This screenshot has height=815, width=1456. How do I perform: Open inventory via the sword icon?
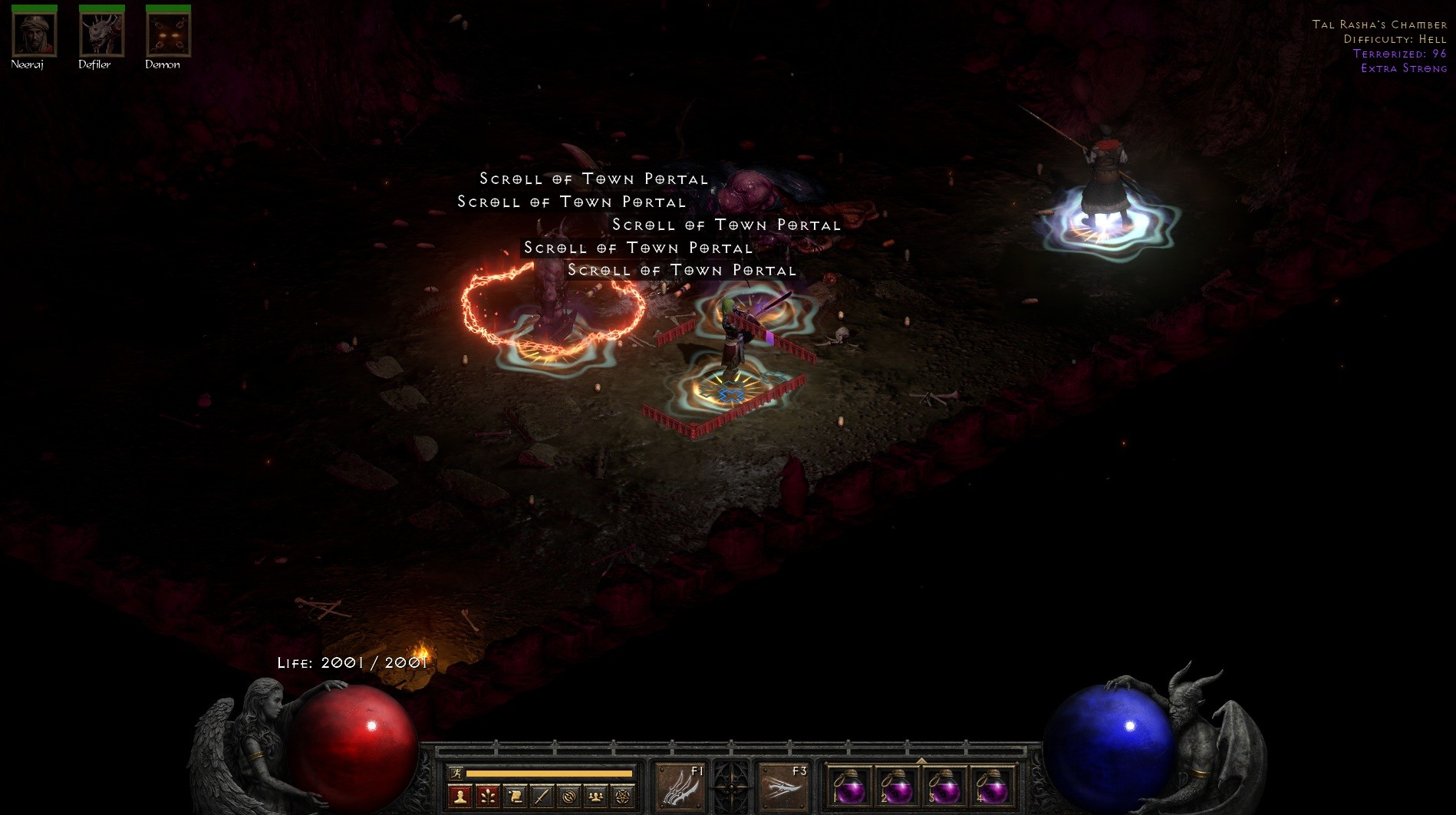tap(541, 796)
